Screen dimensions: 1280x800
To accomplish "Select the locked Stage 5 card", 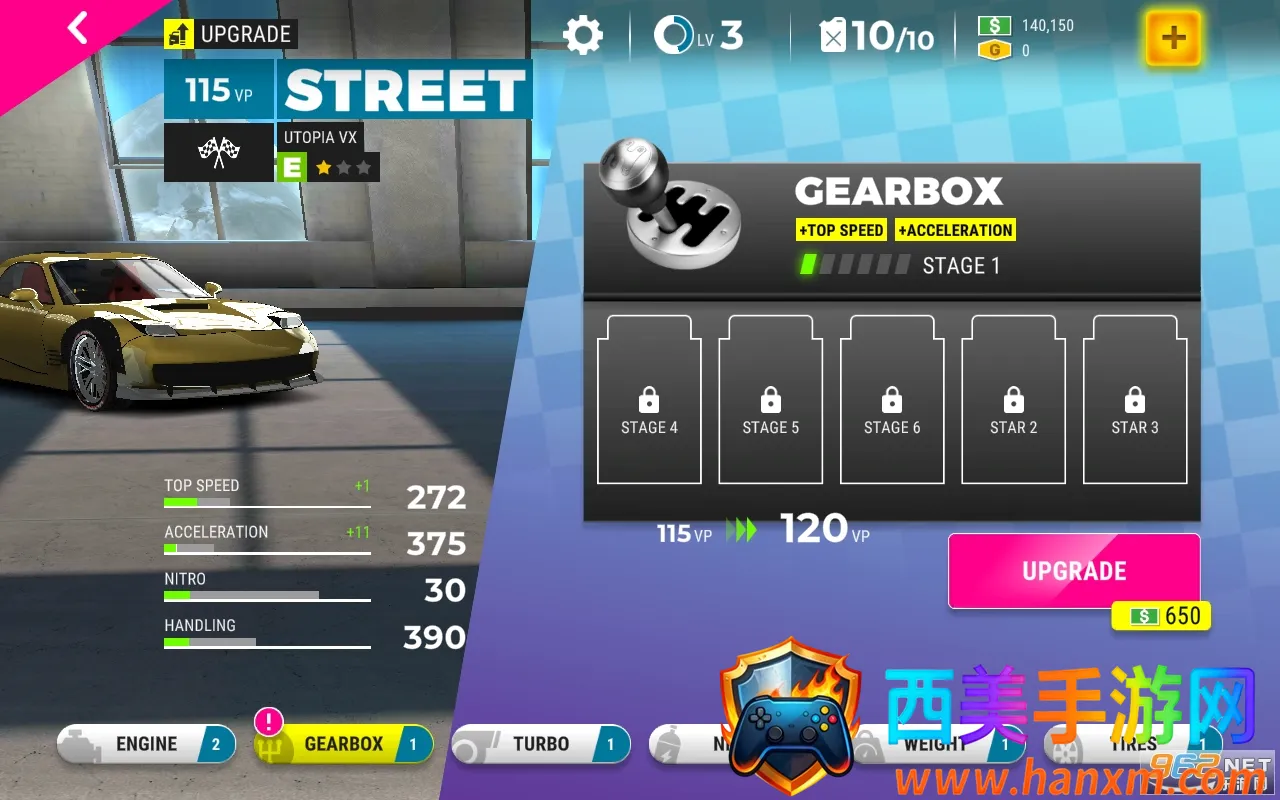I will coord(771,400).
